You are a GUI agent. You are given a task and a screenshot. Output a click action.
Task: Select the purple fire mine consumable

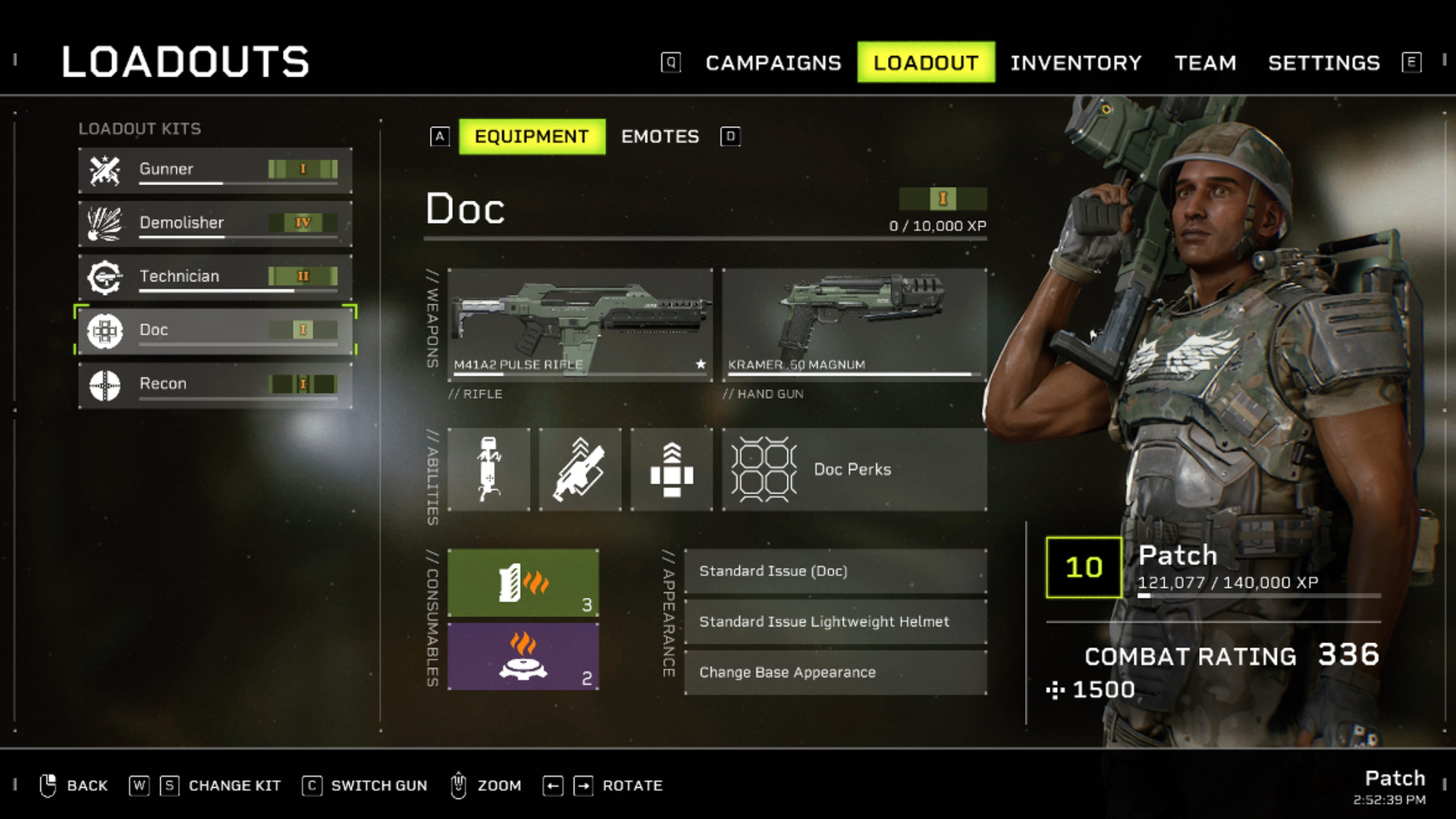[x=522, y=656]
